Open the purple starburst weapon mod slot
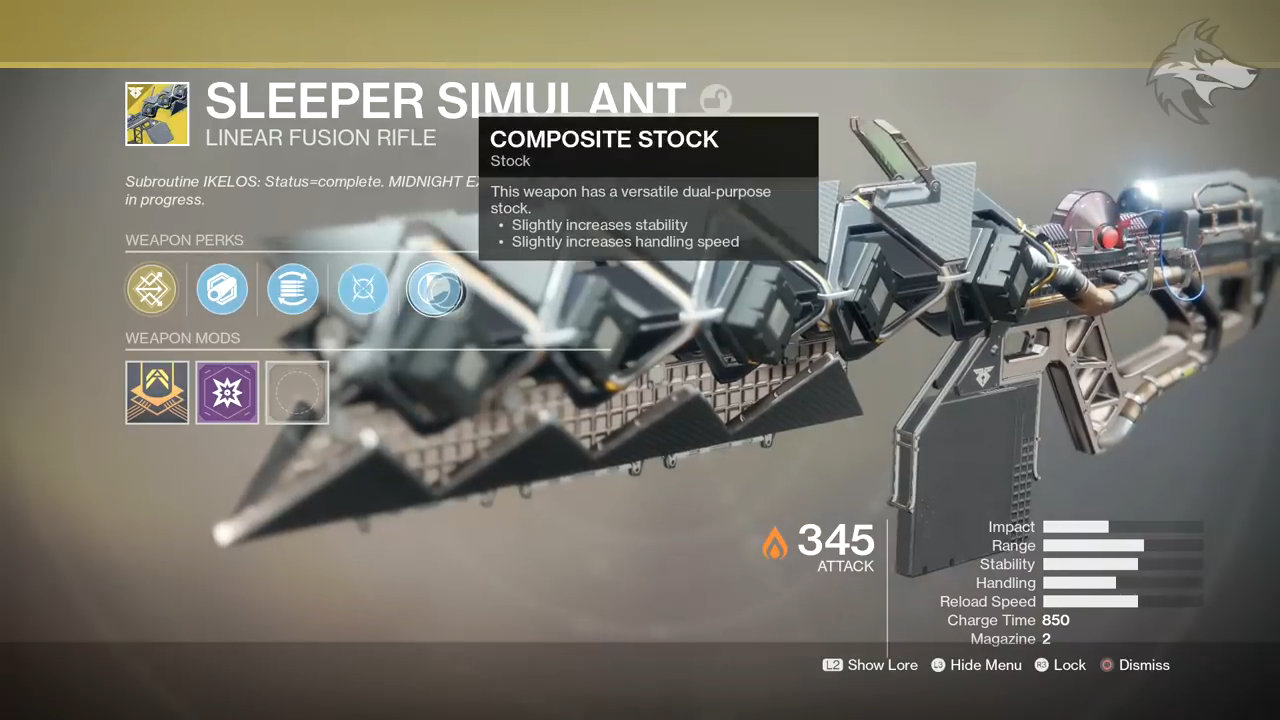1280x720 pixels. [227, 392]
